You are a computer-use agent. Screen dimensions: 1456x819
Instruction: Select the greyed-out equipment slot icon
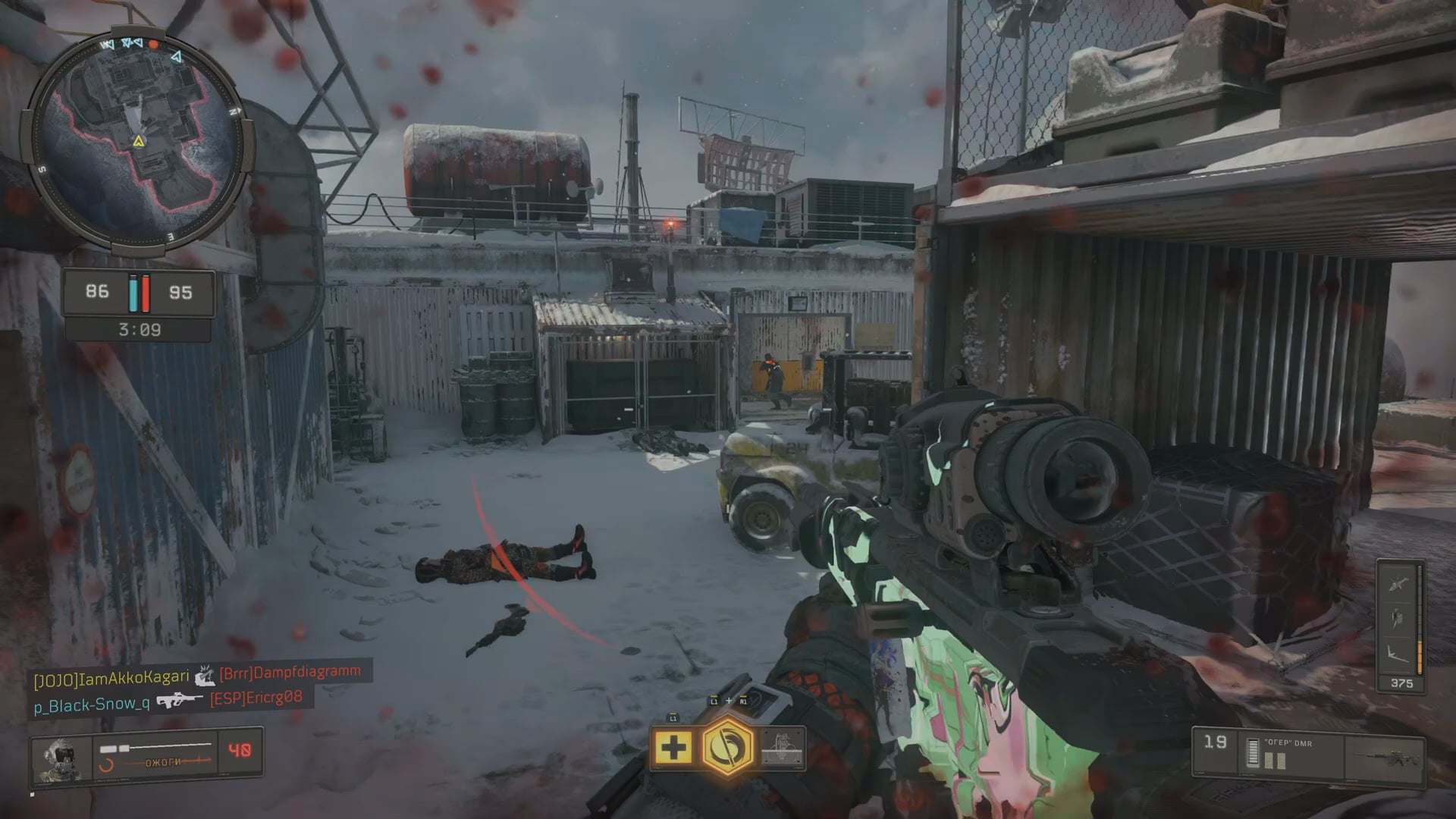783,747
